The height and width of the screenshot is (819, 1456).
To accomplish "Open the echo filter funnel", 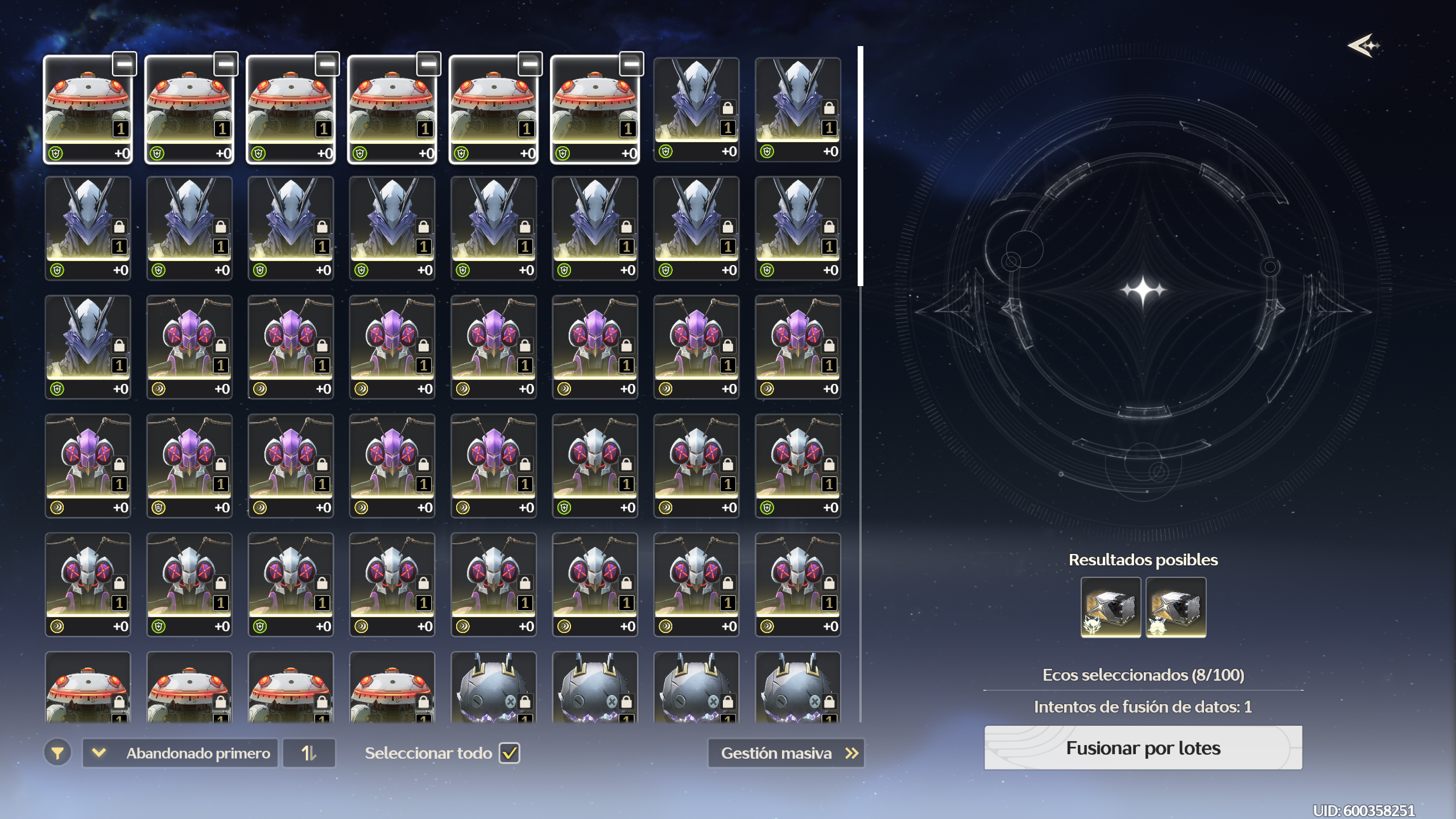I will (x=57, y=753).
